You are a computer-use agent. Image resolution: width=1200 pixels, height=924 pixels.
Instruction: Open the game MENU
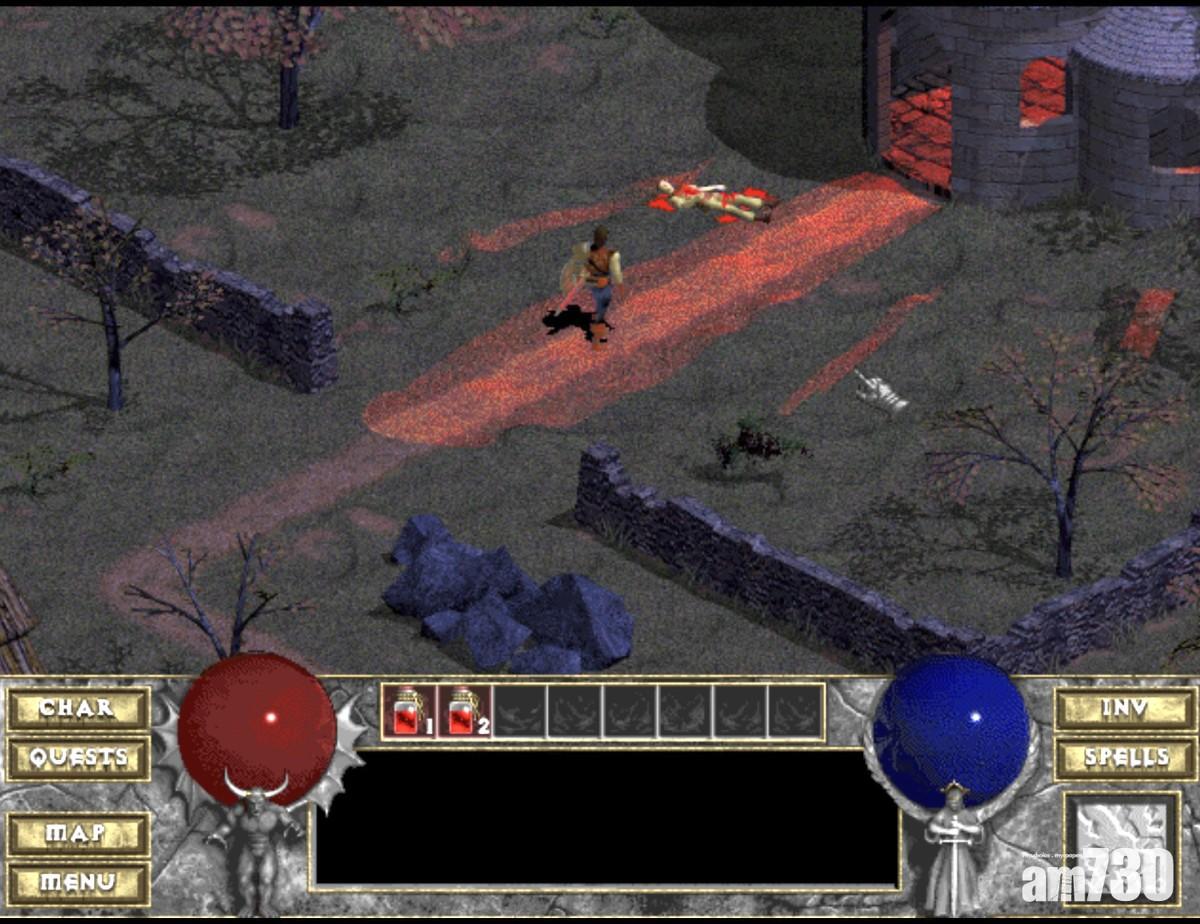78,883
